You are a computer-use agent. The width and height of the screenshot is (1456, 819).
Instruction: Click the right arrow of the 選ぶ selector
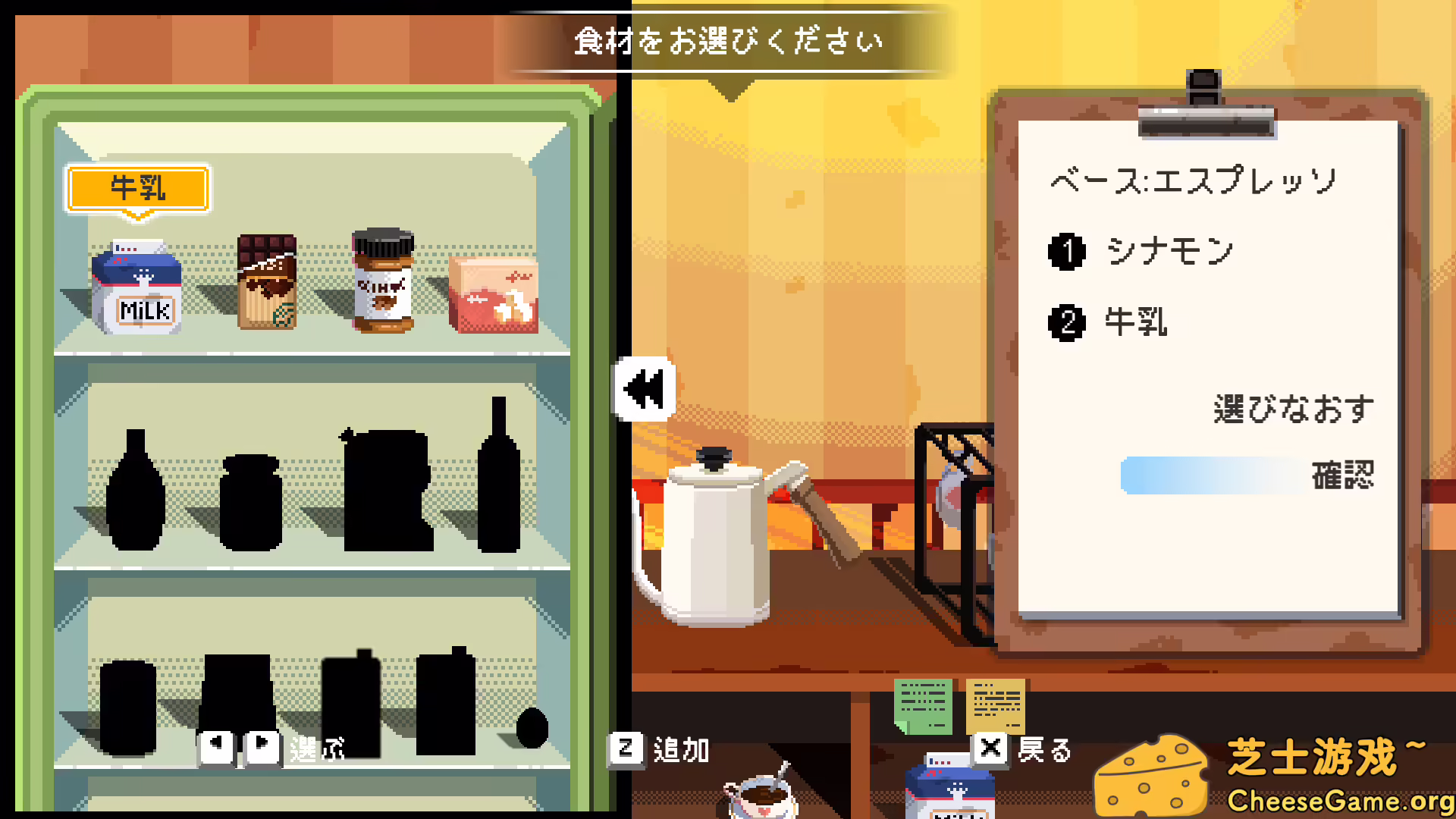point(262,745)
